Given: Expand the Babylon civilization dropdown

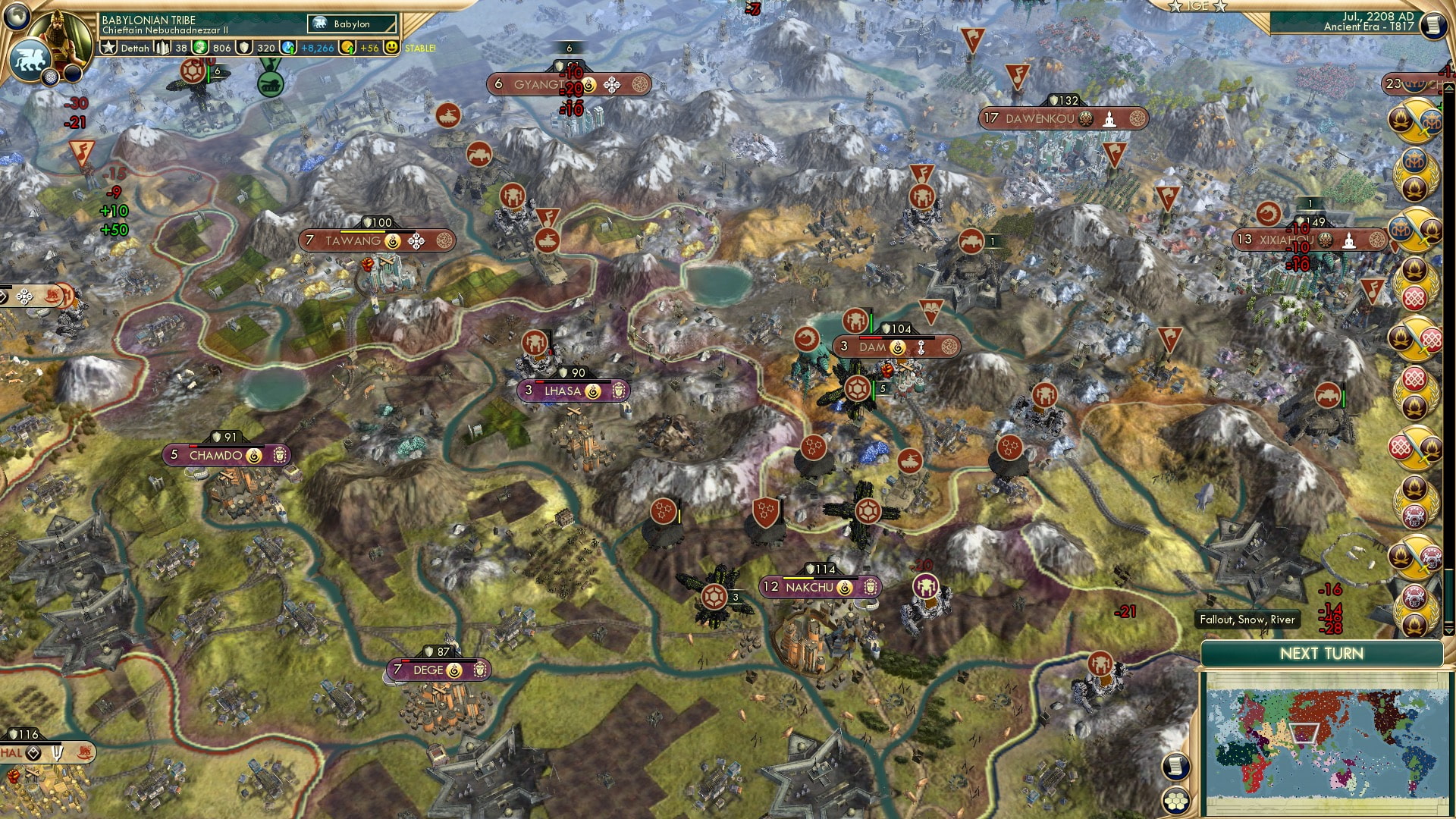Looking at the screenshot, I should (x=353, y=24).
